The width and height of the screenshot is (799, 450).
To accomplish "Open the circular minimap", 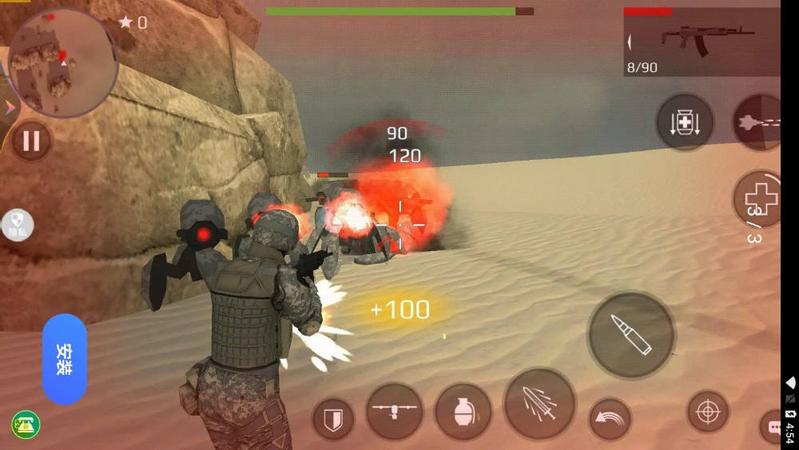I will (x=62, y=62).
